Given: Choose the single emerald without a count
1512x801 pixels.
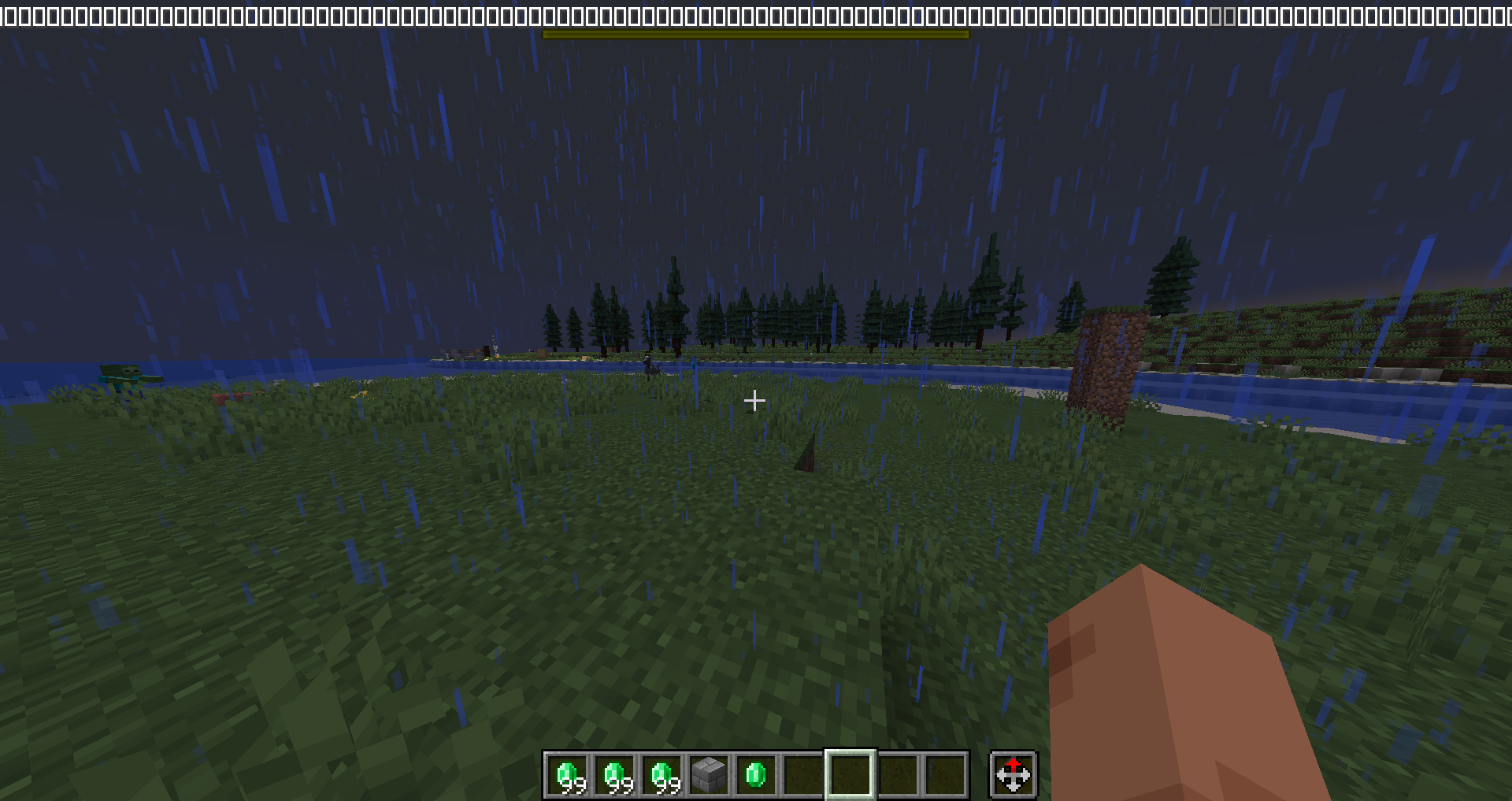Looking at the screenshot, I should [x=756, y=775].
